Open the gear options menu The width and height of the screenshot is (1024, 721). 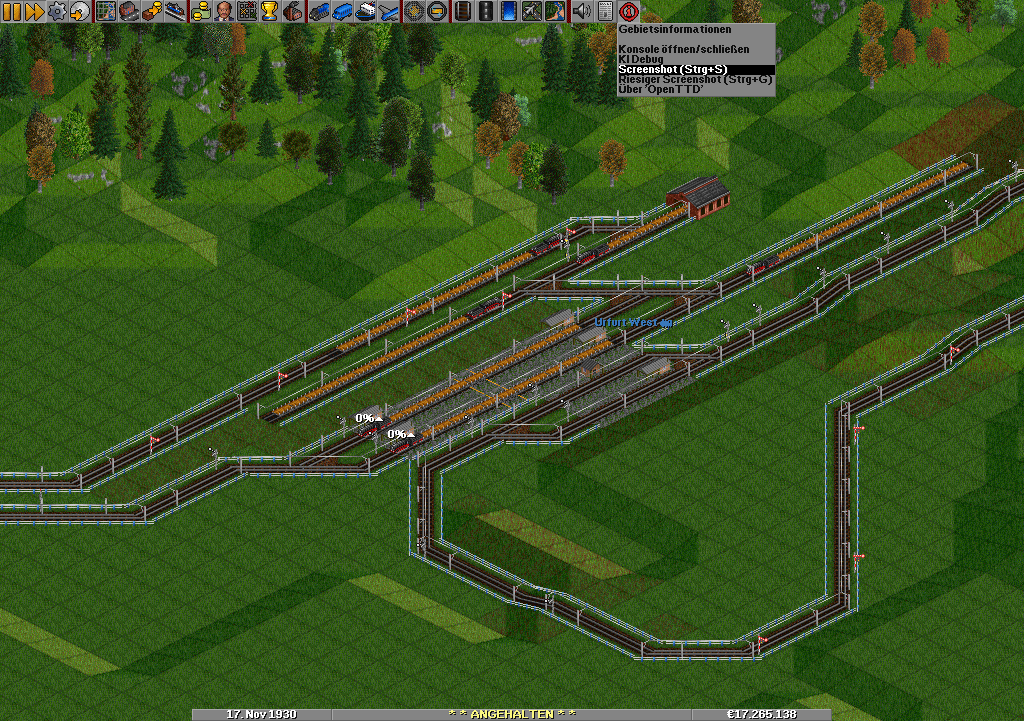point(57,12)
